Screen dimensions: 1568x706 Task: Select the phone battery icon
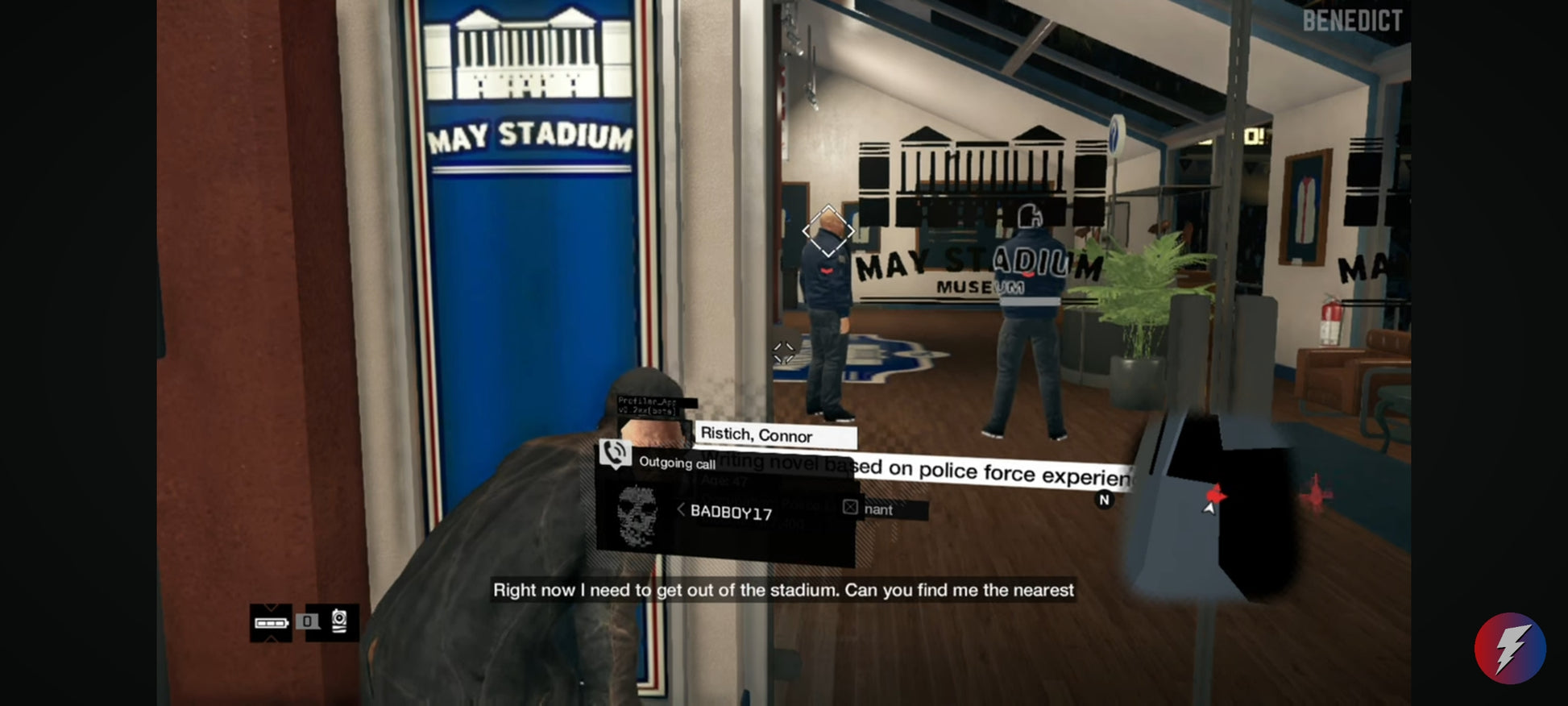pyautogui.click(x=271, y=622)
